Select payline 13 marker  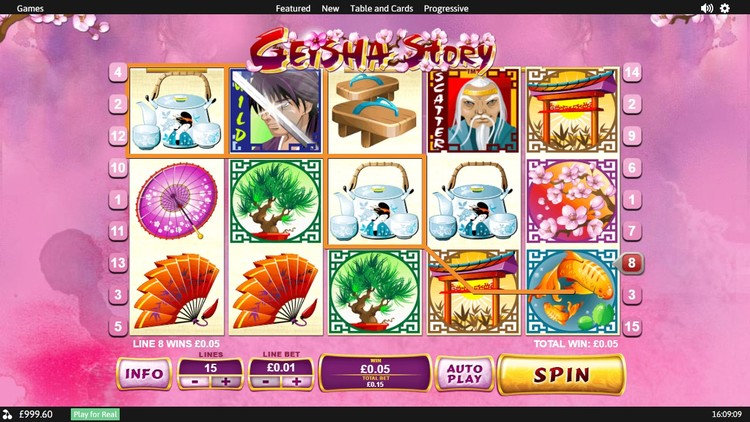point(118,263)
